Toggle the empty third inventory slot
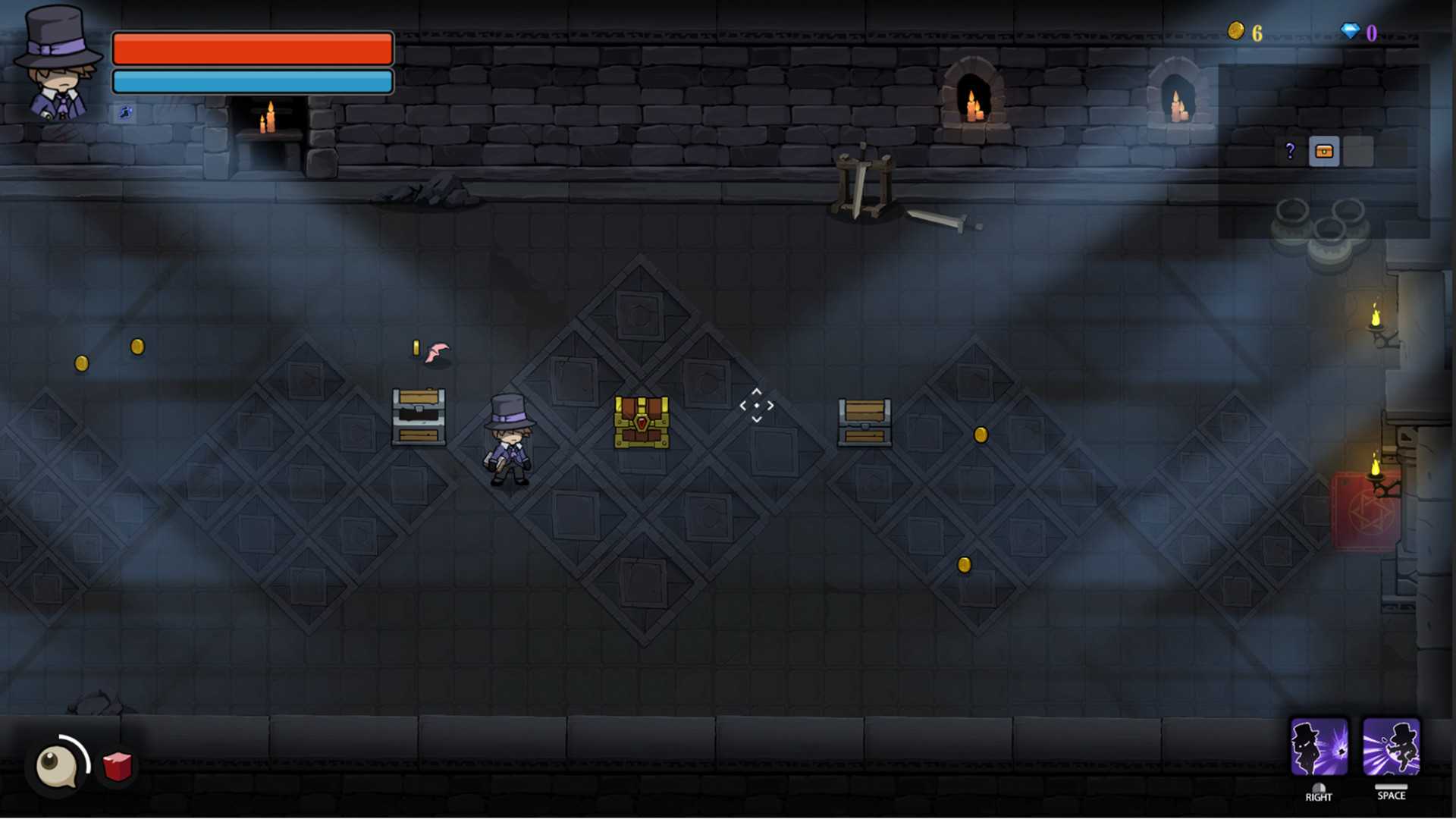Image resolution: width=1456 pixels, height=819 pixels. (x=1357, y=152)
